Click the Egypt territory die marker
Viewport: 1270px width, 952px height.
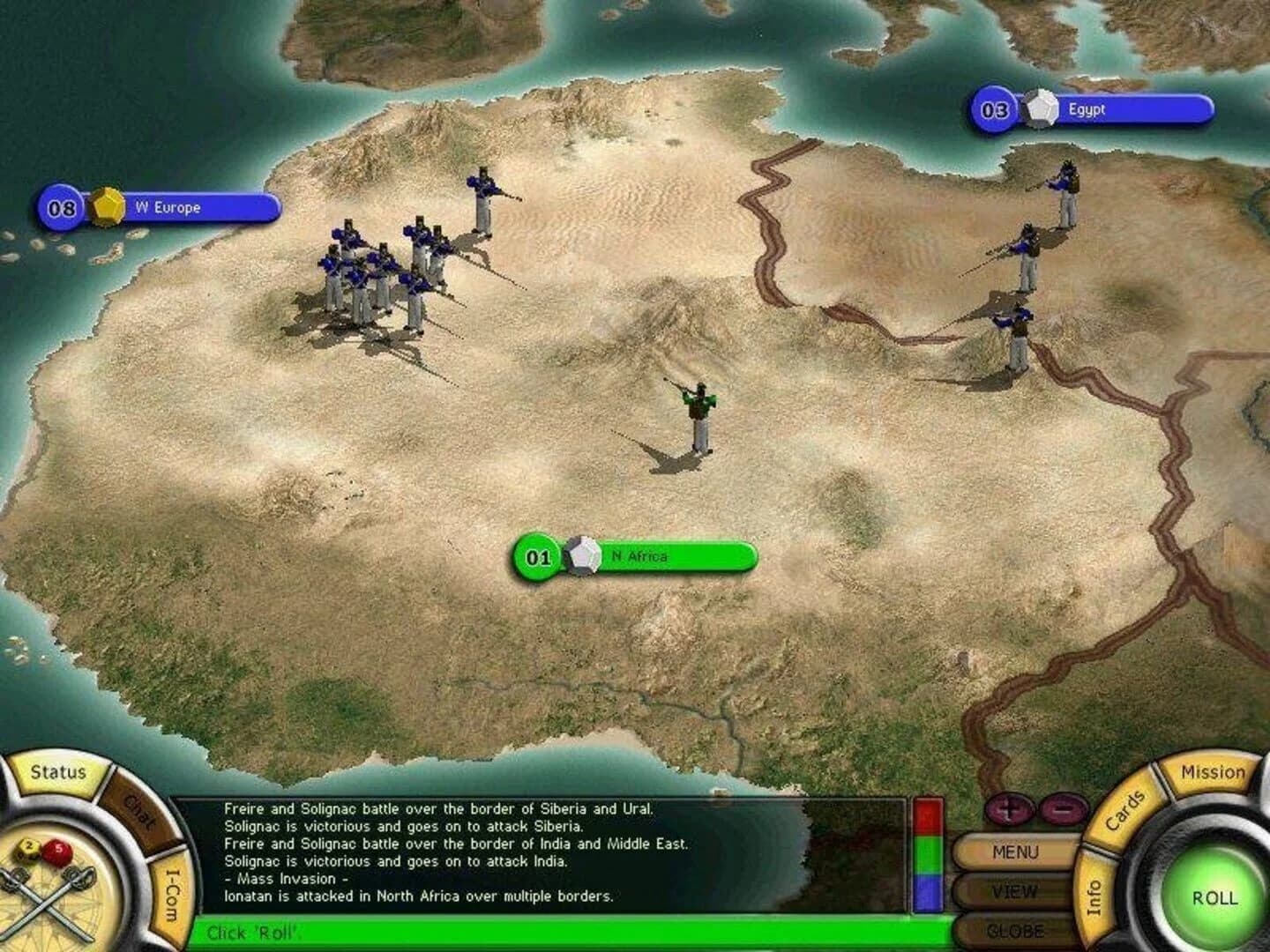tap(1041, 108)
